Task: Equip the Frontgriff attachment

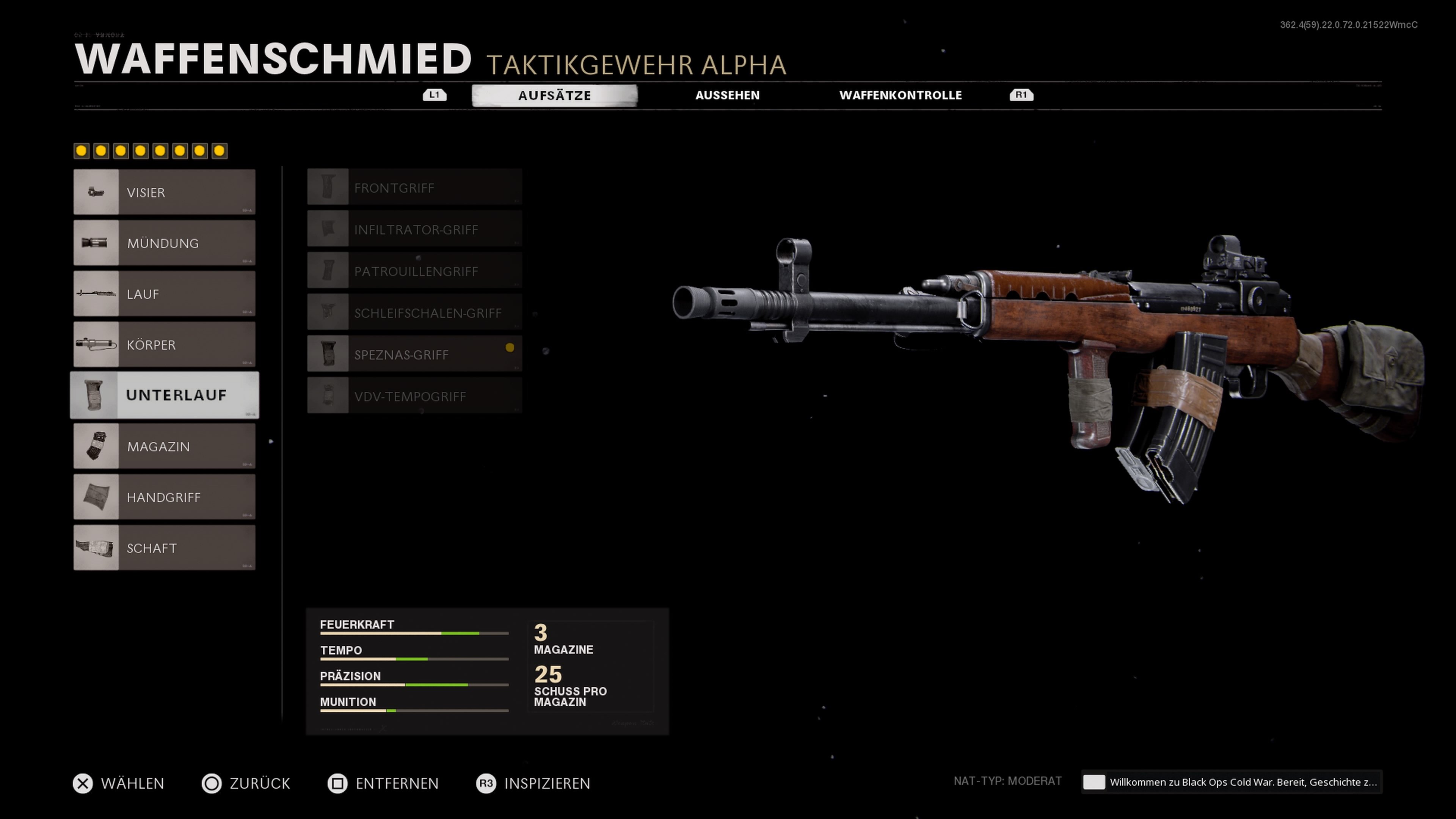Action: click(x=414, y=188)
